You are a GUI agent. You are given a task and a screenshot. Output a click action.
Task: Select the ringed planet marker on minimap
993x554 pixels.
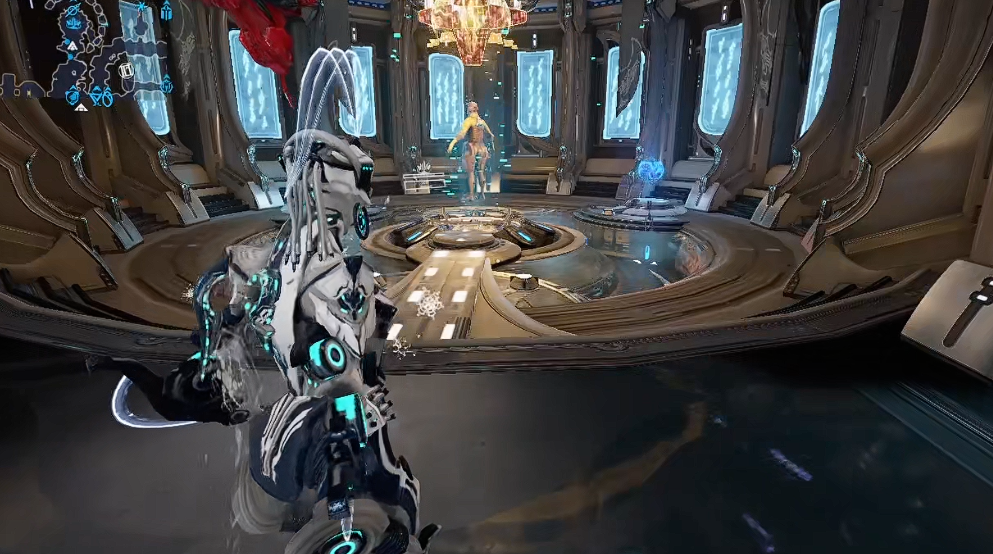[x=73, y=10]
